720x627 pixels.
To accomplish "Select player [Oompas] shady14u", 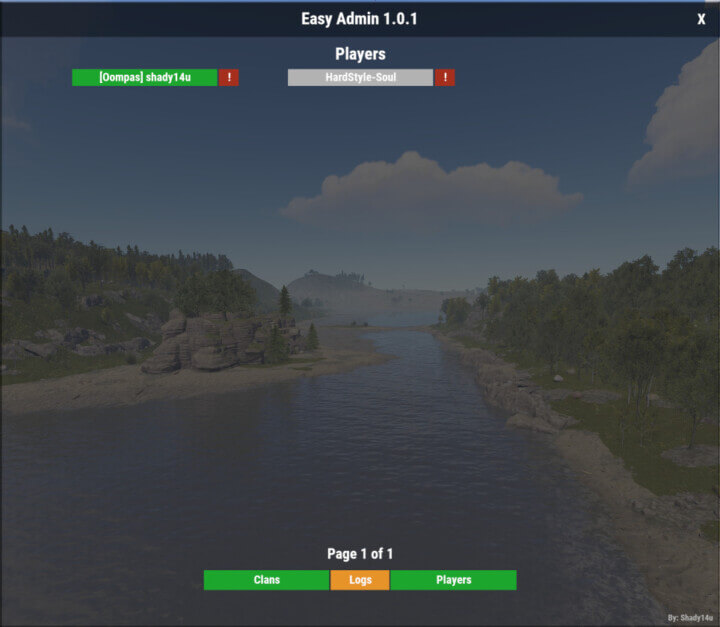I will tap(145, 77).
